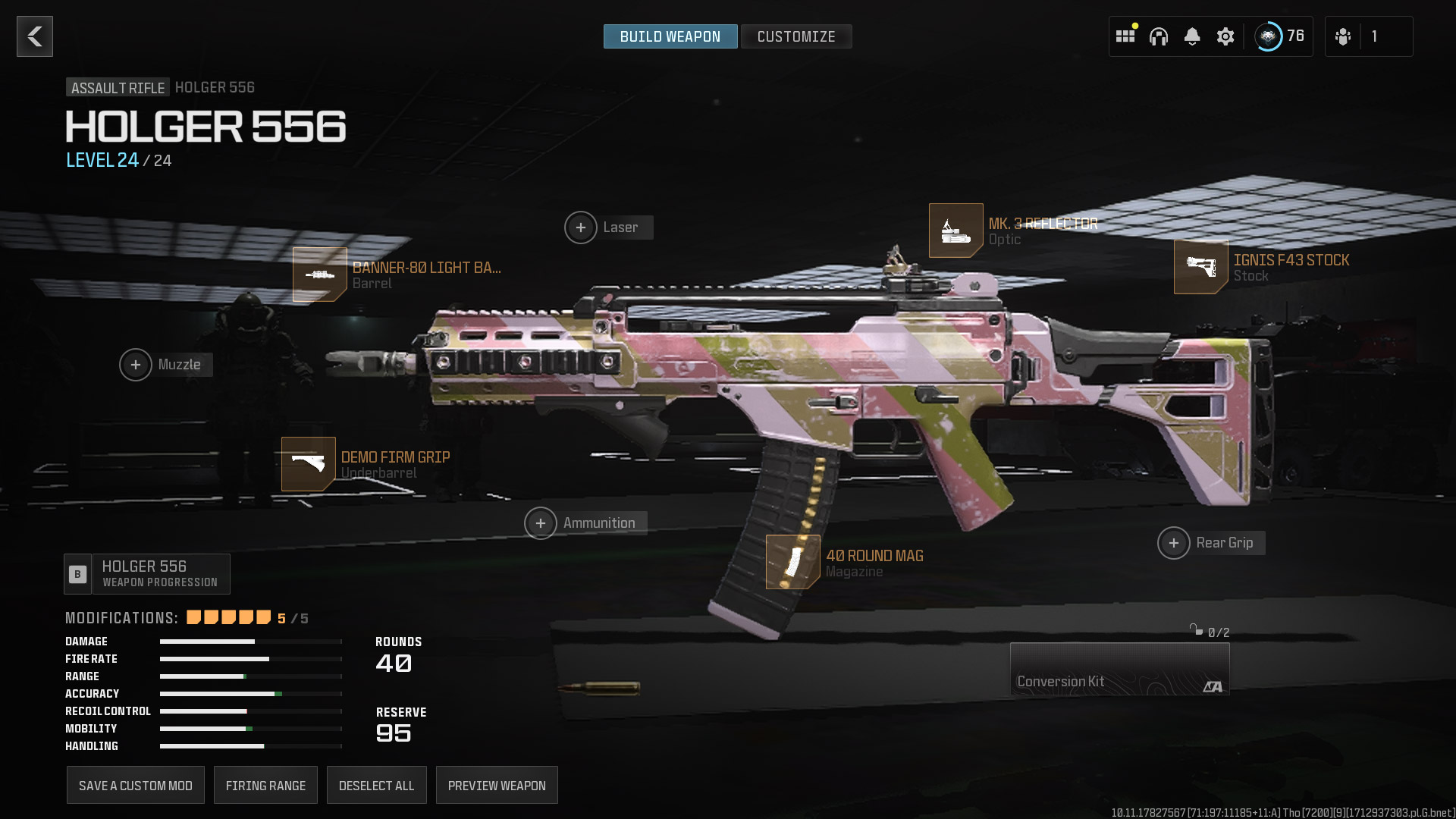Open the Ignis F43 Stock slot
The width and height of the screenshot is (1456, 819).
[1200, 267]
